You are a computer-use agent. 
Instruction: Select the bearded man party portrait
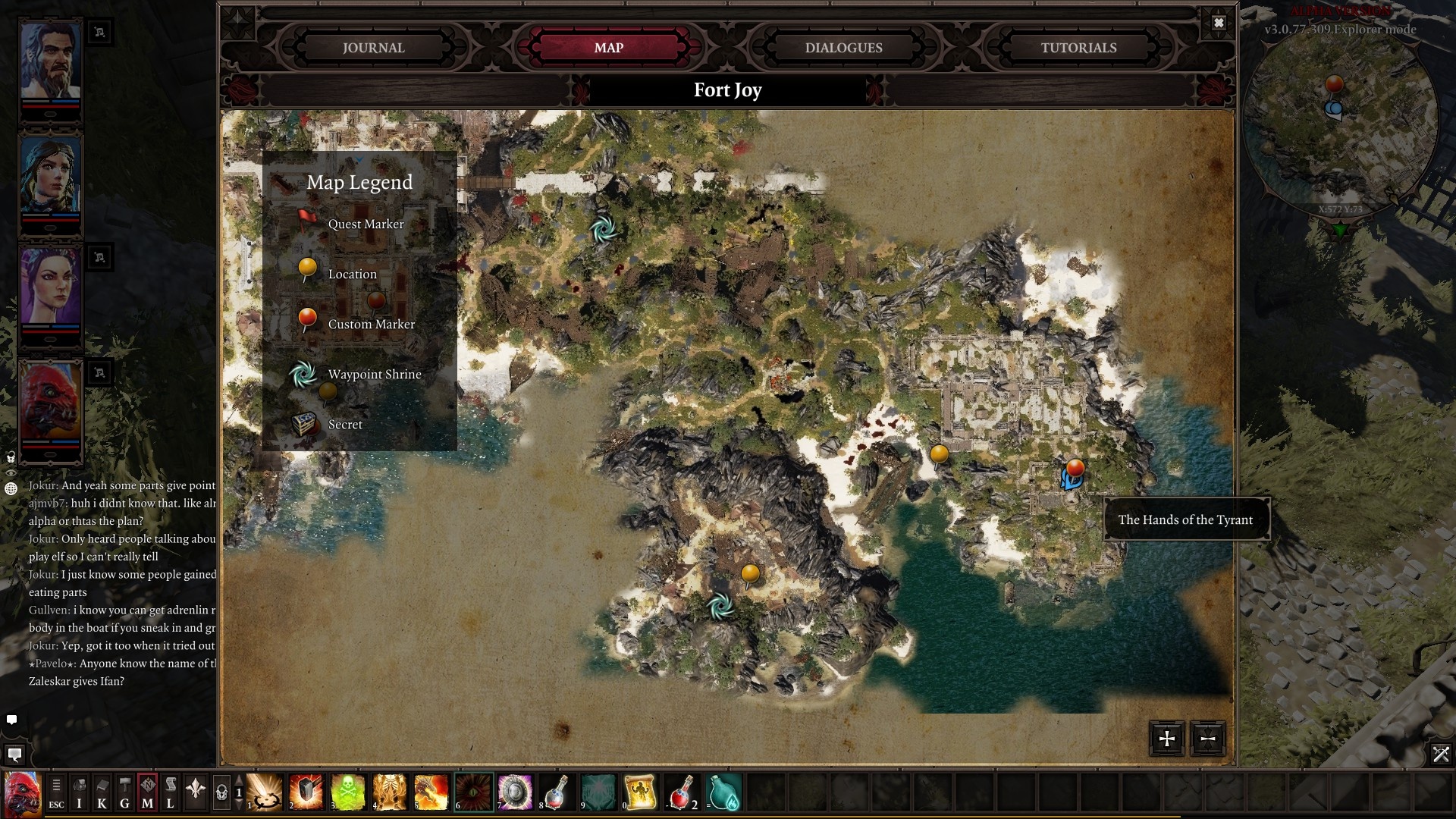50,61
